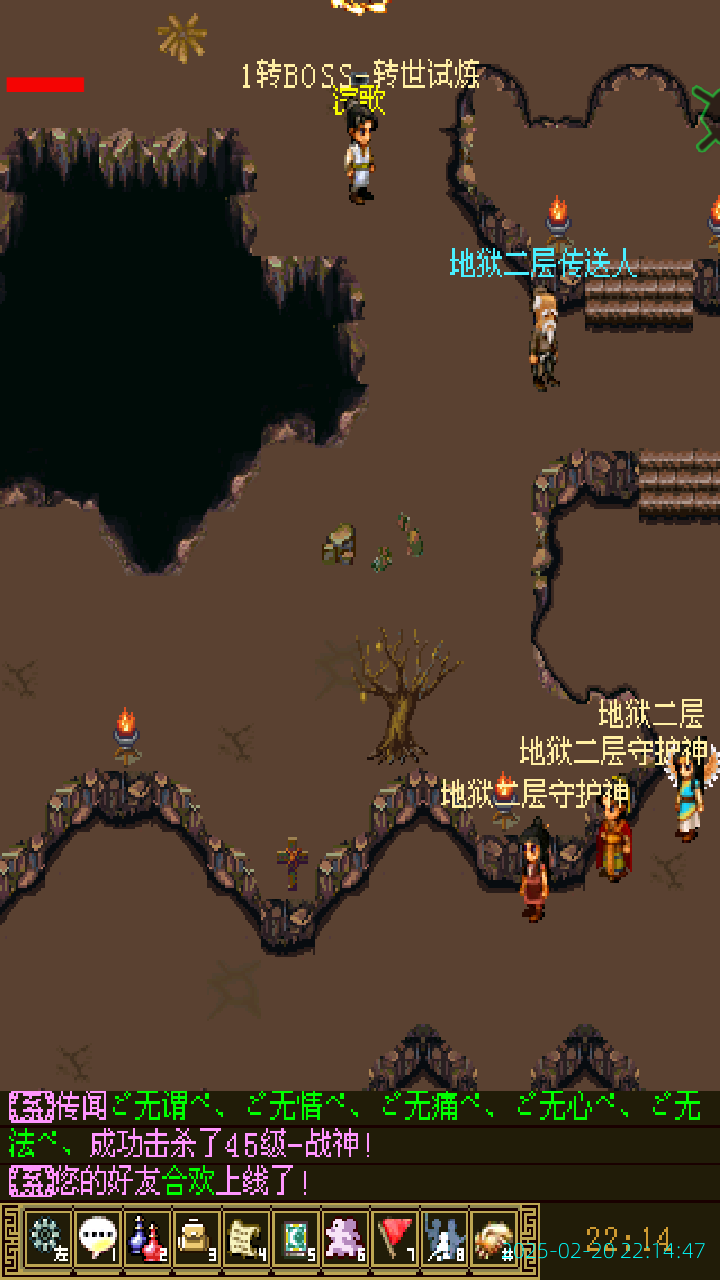Click the pink figure hotbar icon
Image resolution: width=720 pixels, height=1280 pixels.
(x=346, y=1239)
